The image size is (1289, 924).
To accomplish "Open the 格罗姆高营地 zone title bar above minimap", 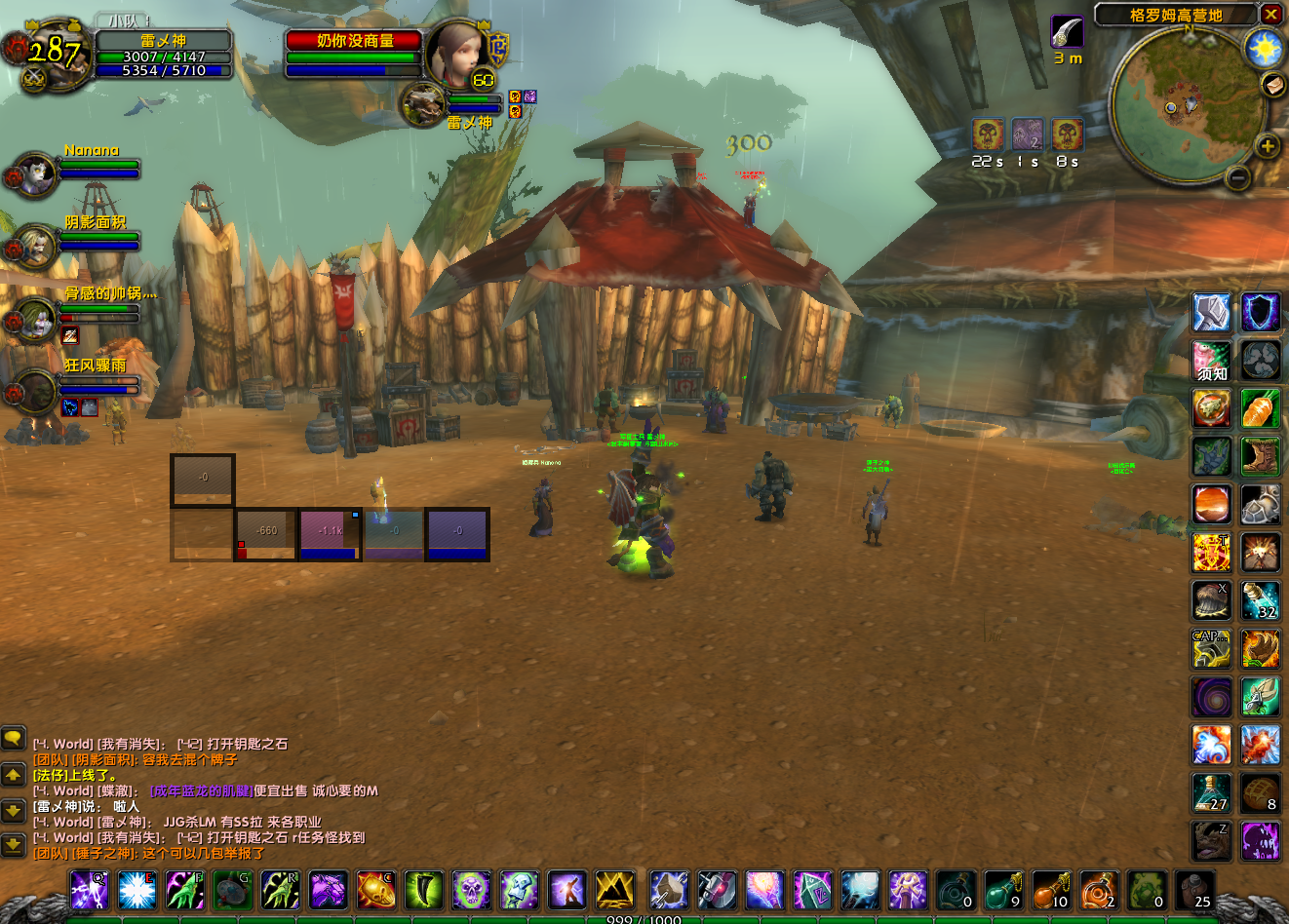I will click(1177, 15).
